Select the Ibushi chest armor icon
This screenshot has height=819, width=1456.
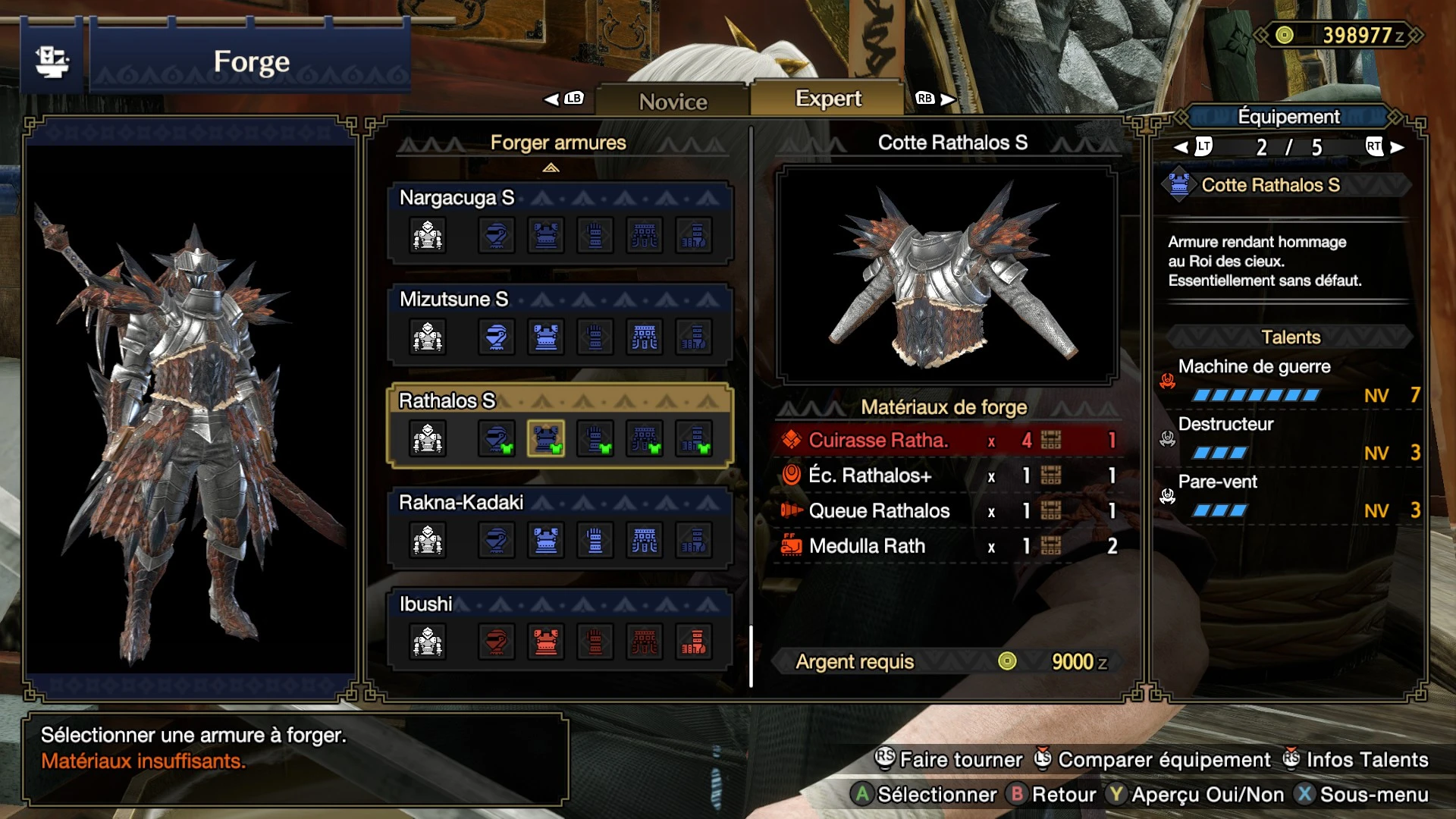[x=545, y=642]
